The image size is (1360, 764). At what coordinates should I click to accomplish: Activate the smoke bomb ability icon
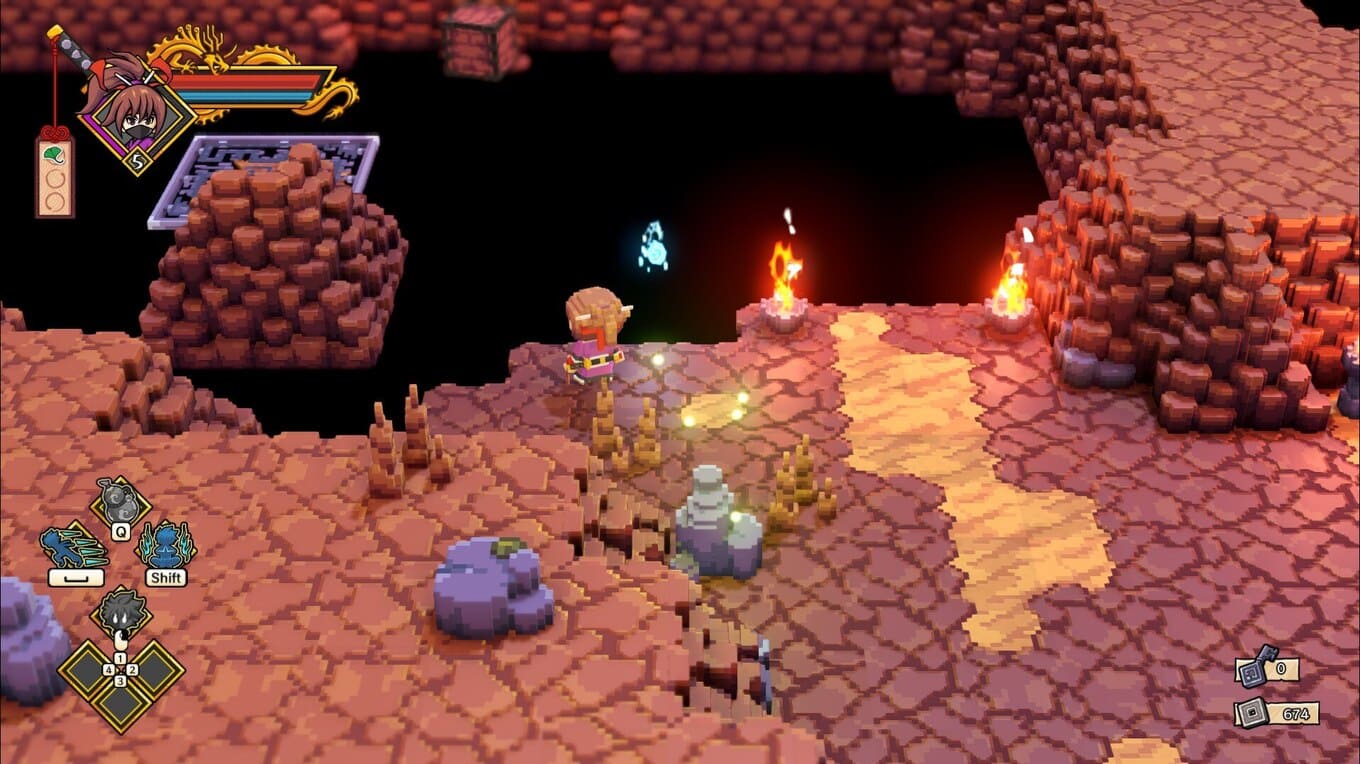point(120,500)
